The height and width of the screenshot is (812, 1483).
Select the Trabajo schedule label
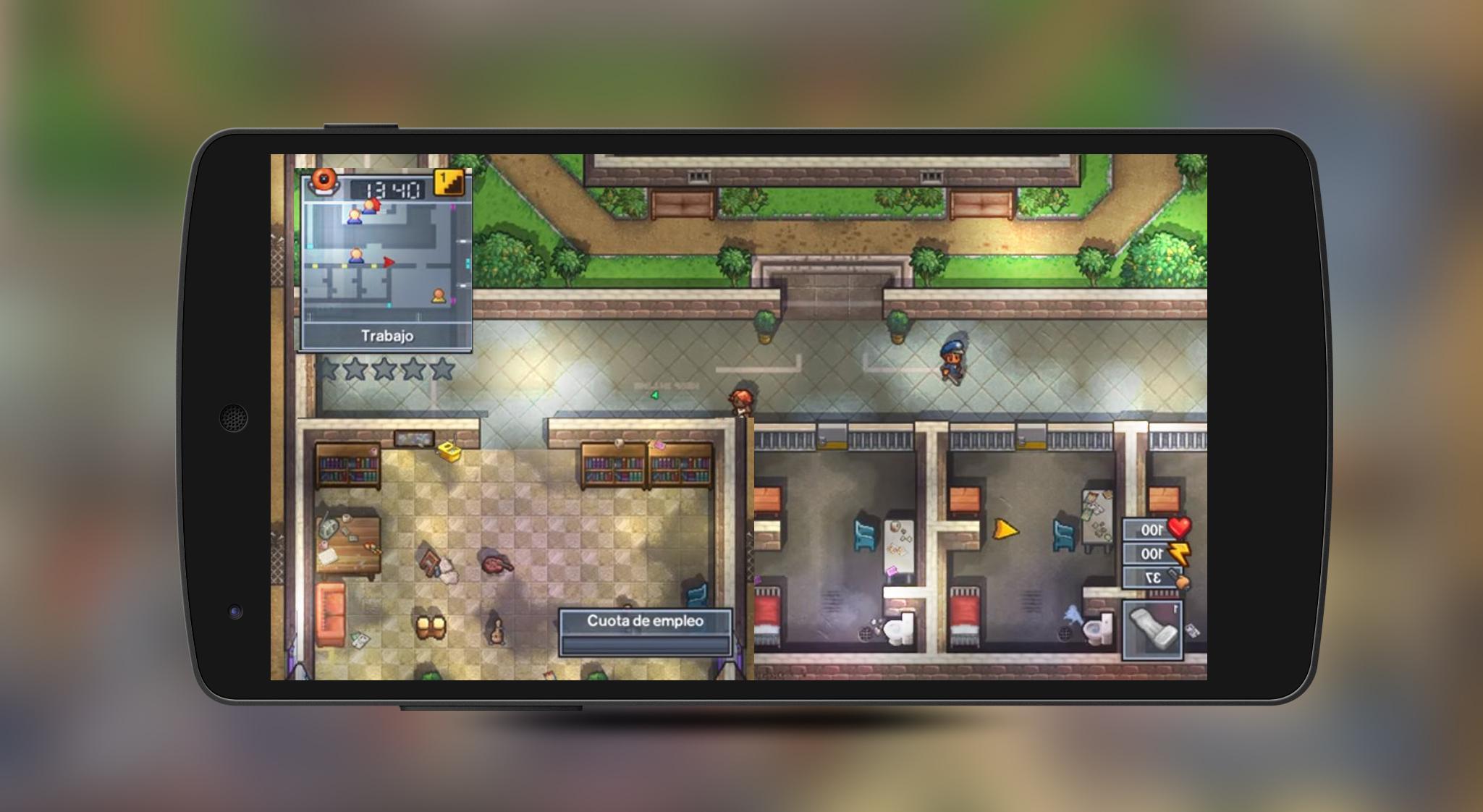389,334
